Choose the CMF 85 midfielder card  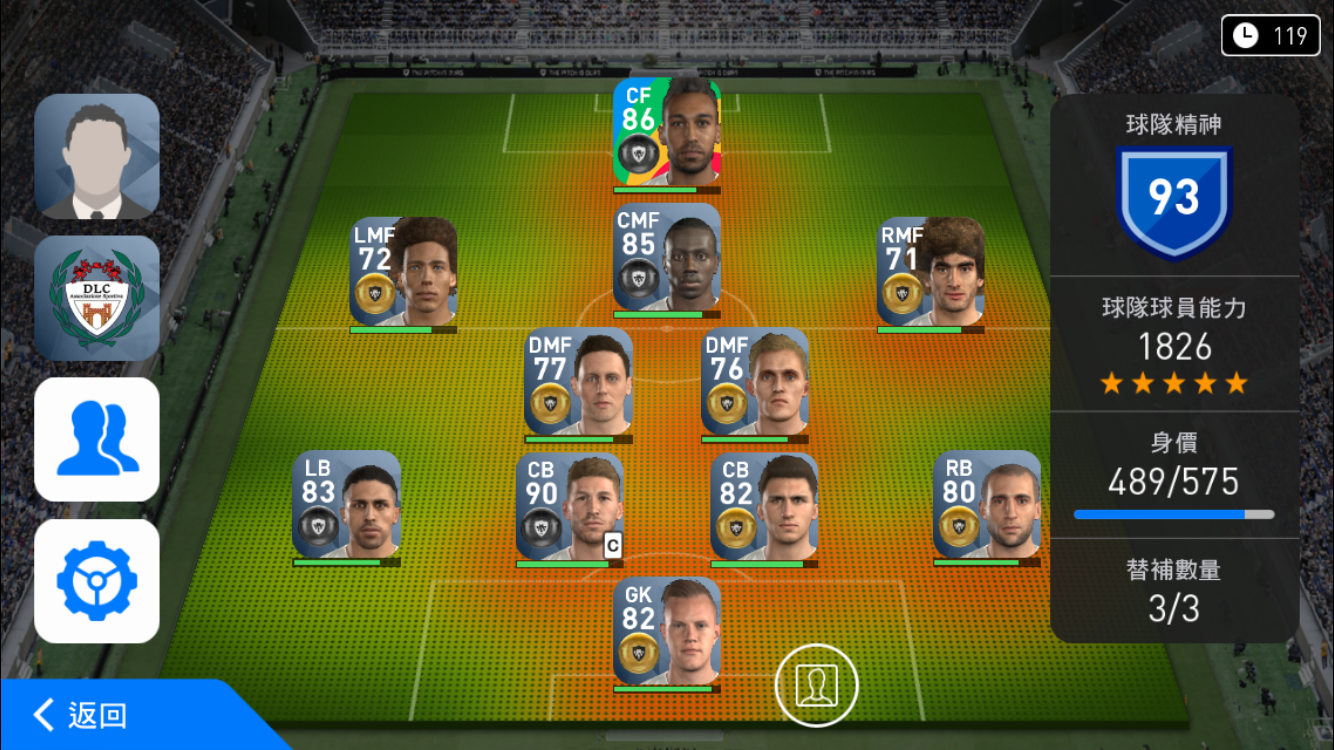667,259
